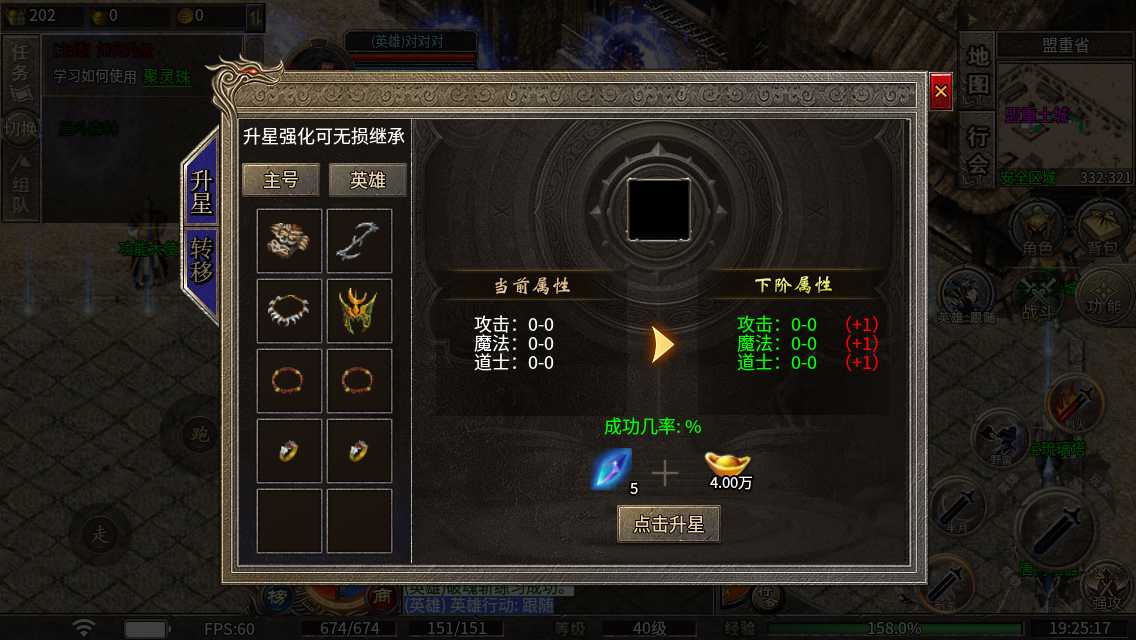1136x640 pixels.
Task: Open the 背包 backpack icon
Action: coord(1101,229)
